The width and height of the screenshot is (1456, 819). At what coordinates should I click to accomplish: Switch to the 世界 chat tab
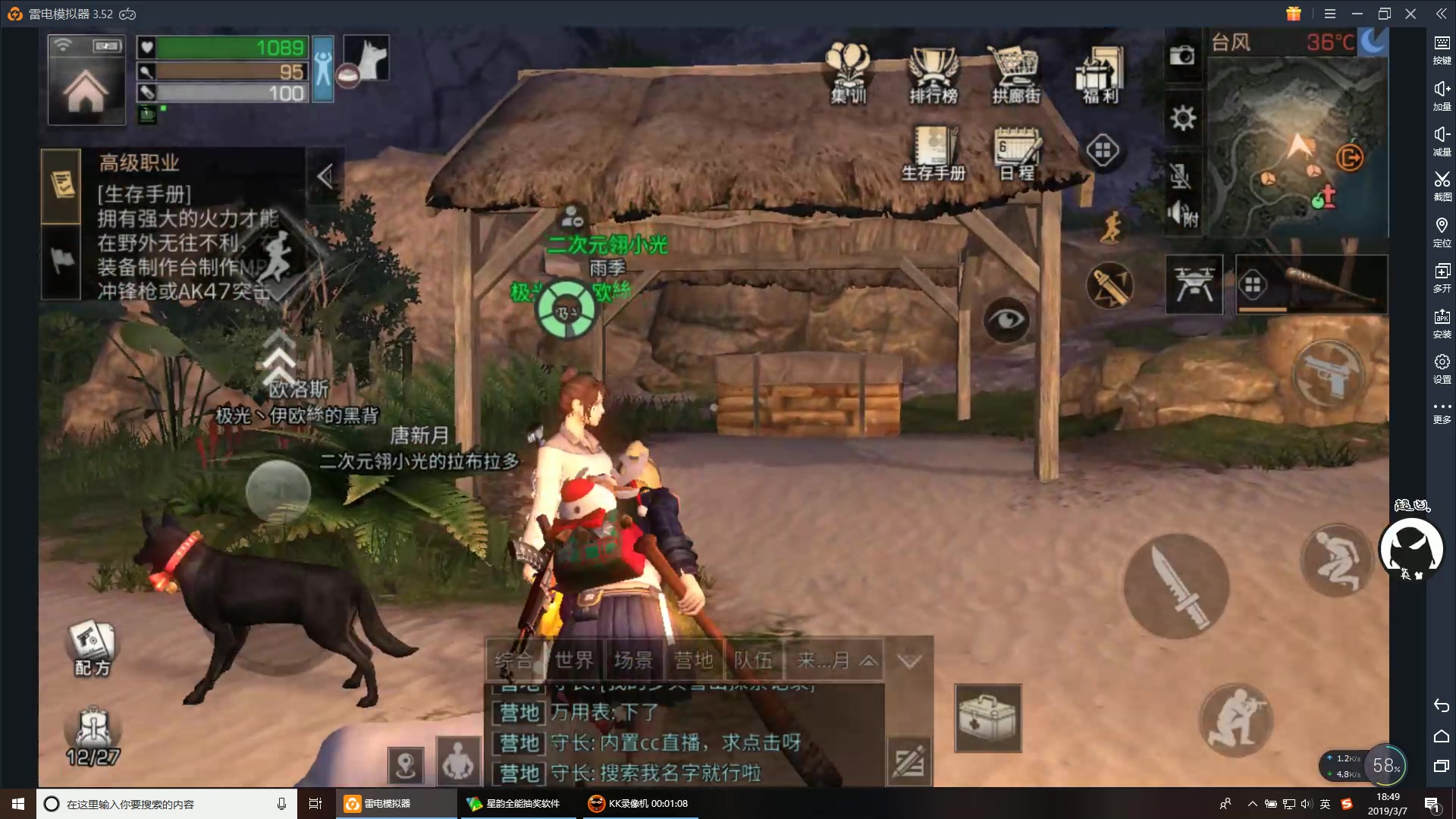573,659
